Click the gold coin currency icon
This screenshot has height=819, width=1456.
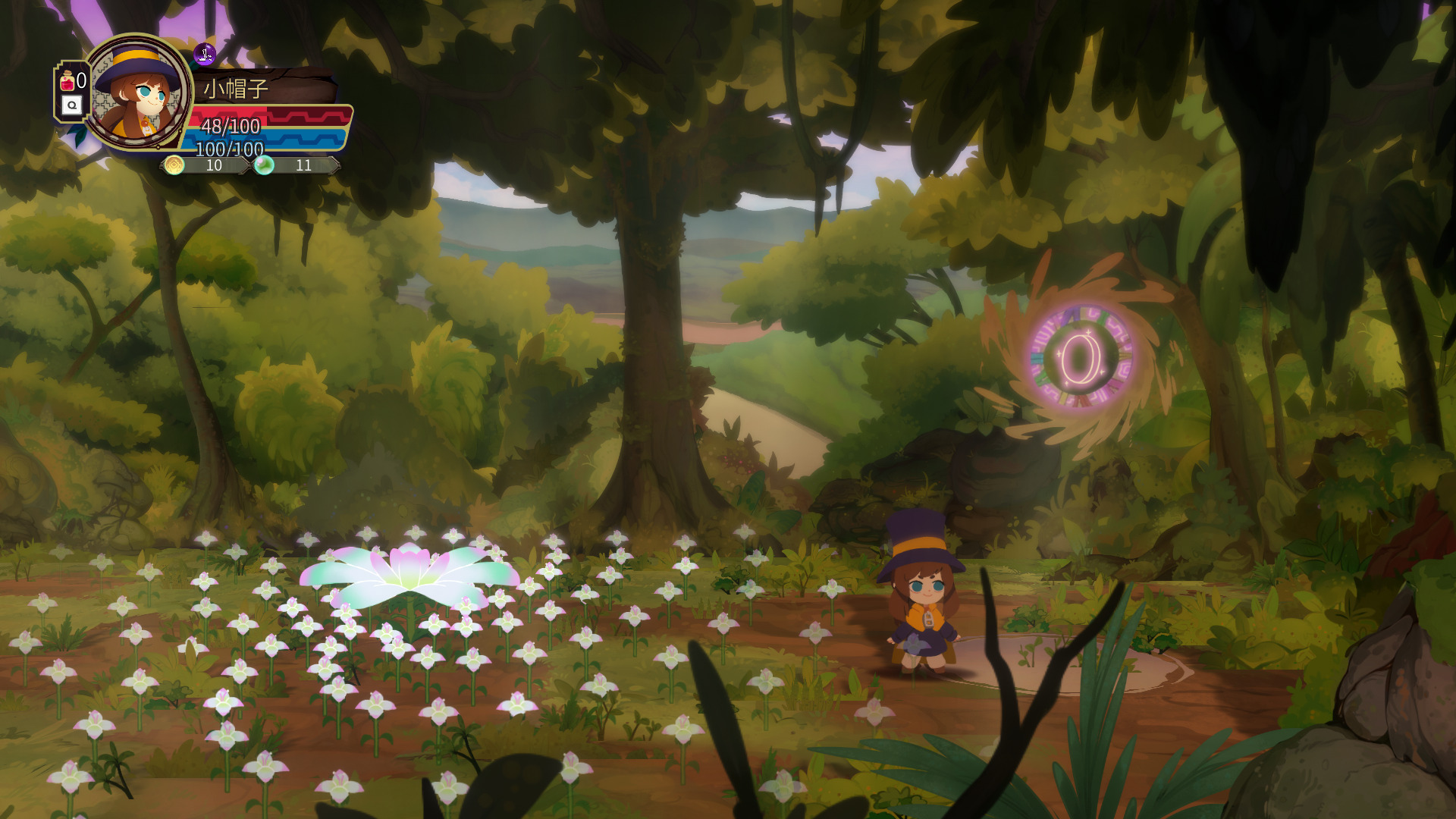tap(174, 165)
